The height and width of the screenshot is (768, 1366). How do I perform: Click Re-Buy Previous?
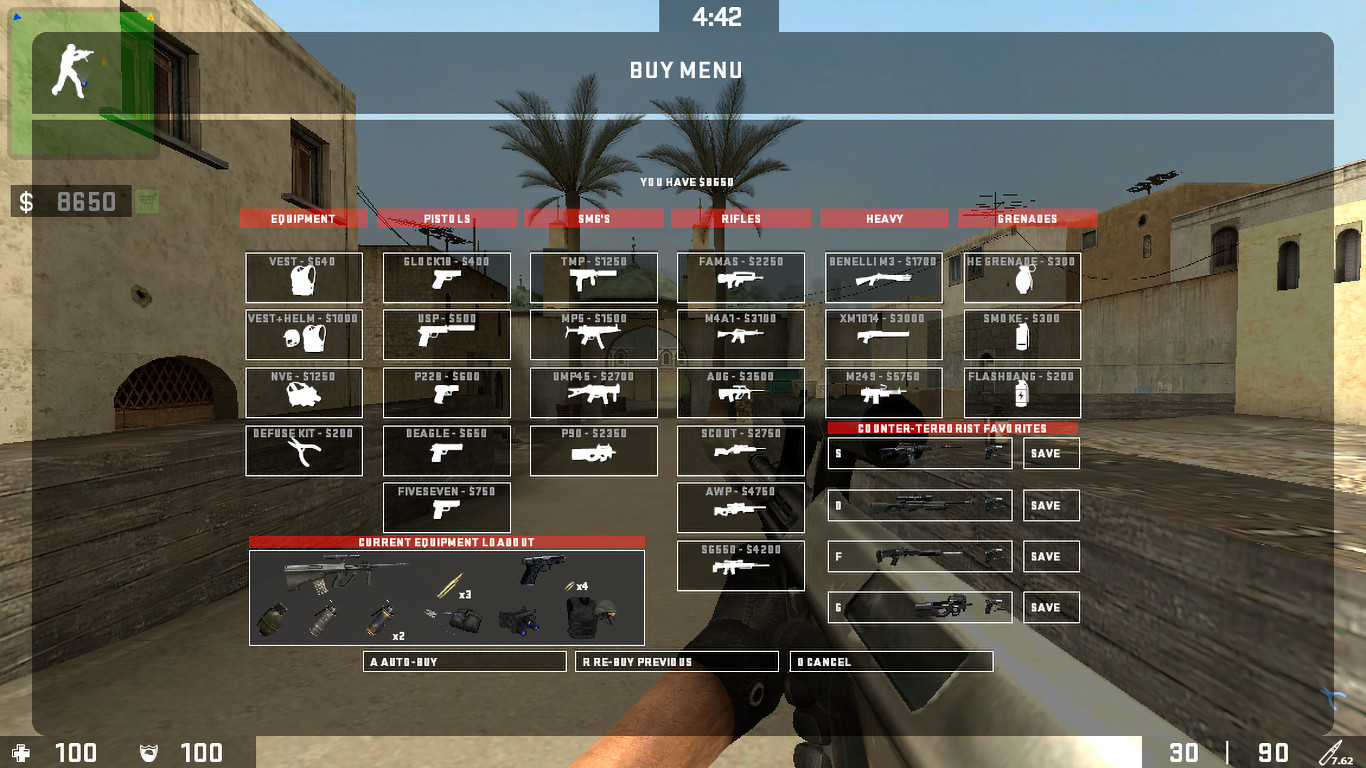pos(677,661)
